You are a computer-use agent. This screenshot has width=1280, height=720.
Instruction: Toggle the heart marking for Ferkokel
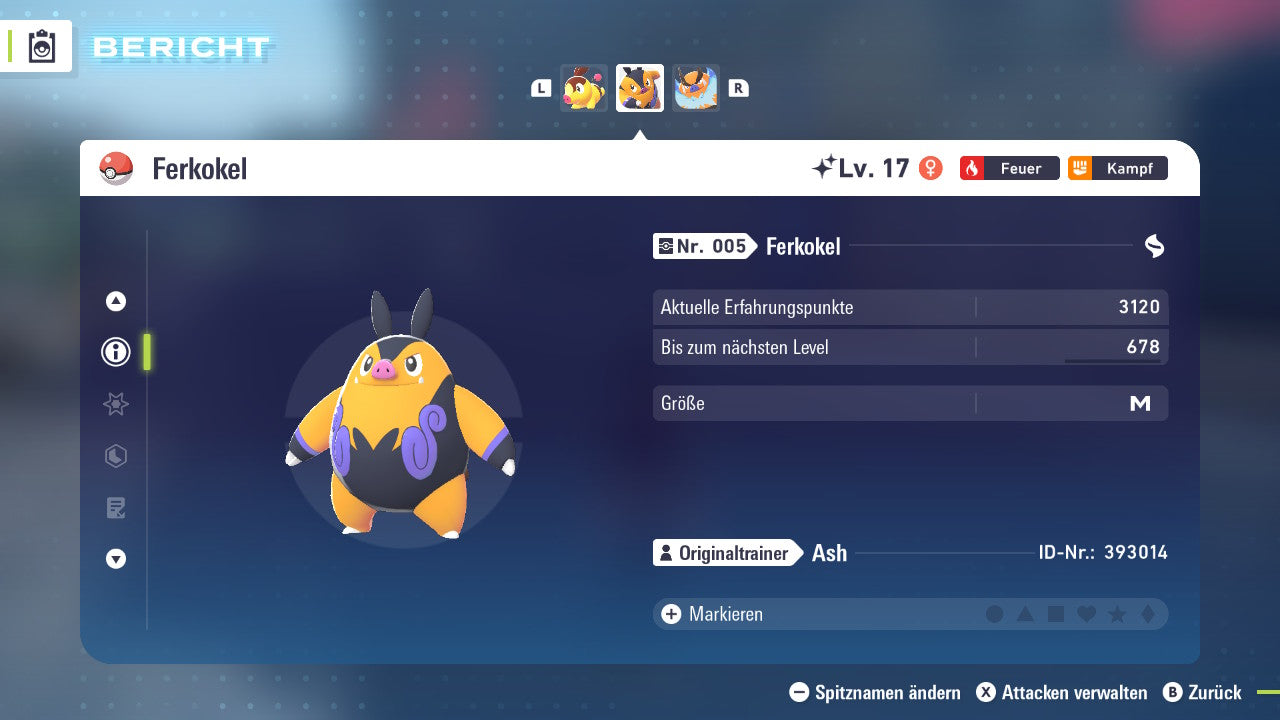click(x=1085, y=614)
